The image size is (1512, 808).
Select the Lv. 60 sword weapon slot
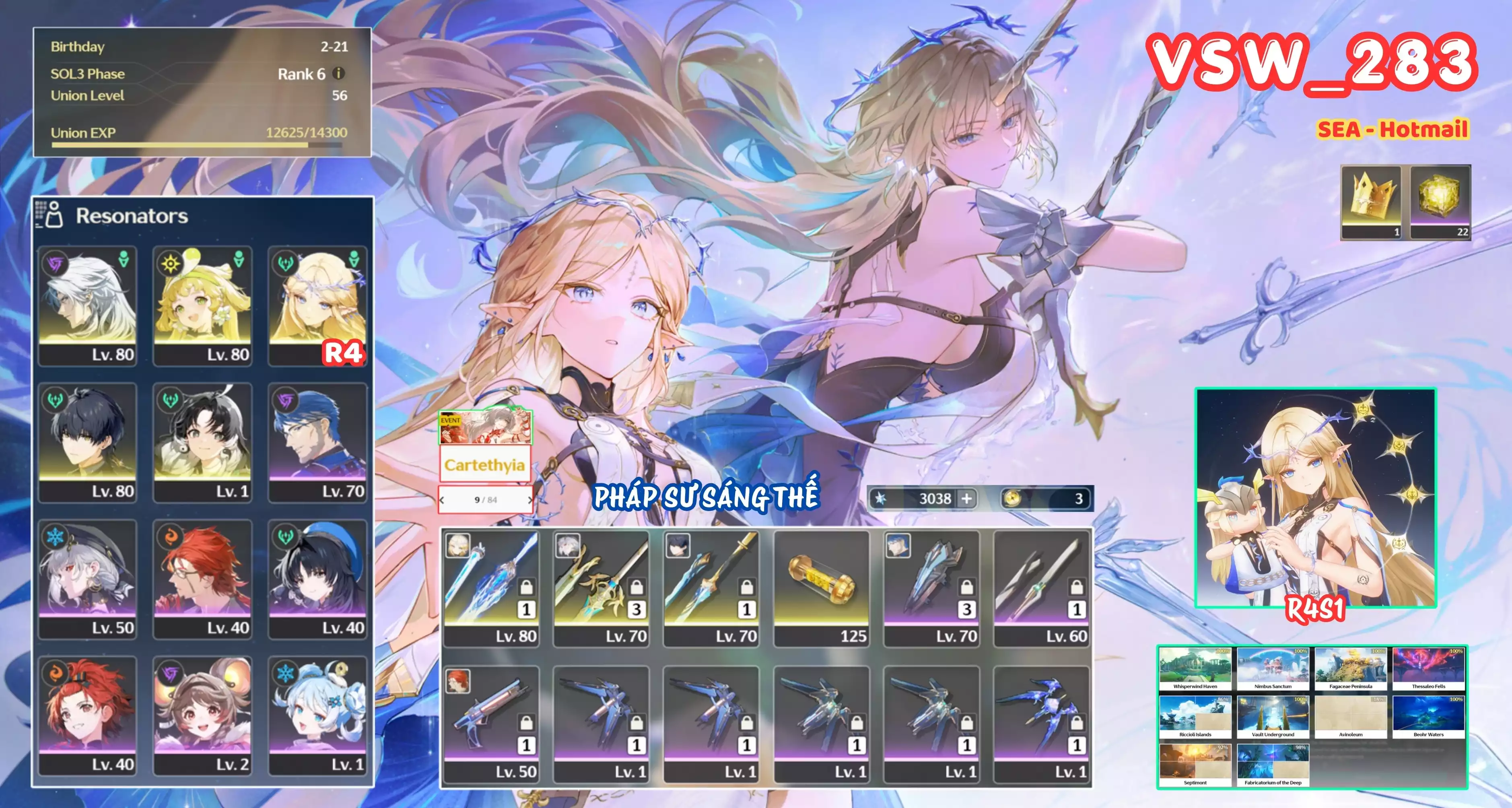1041,588
